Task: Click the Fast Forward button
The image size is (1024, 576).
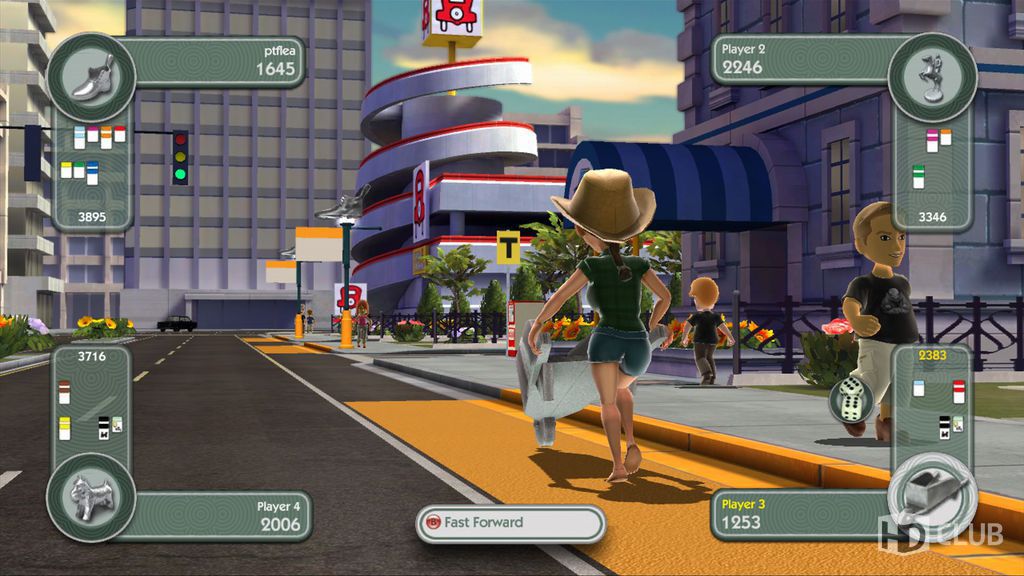Action: (x=510, y=522)
